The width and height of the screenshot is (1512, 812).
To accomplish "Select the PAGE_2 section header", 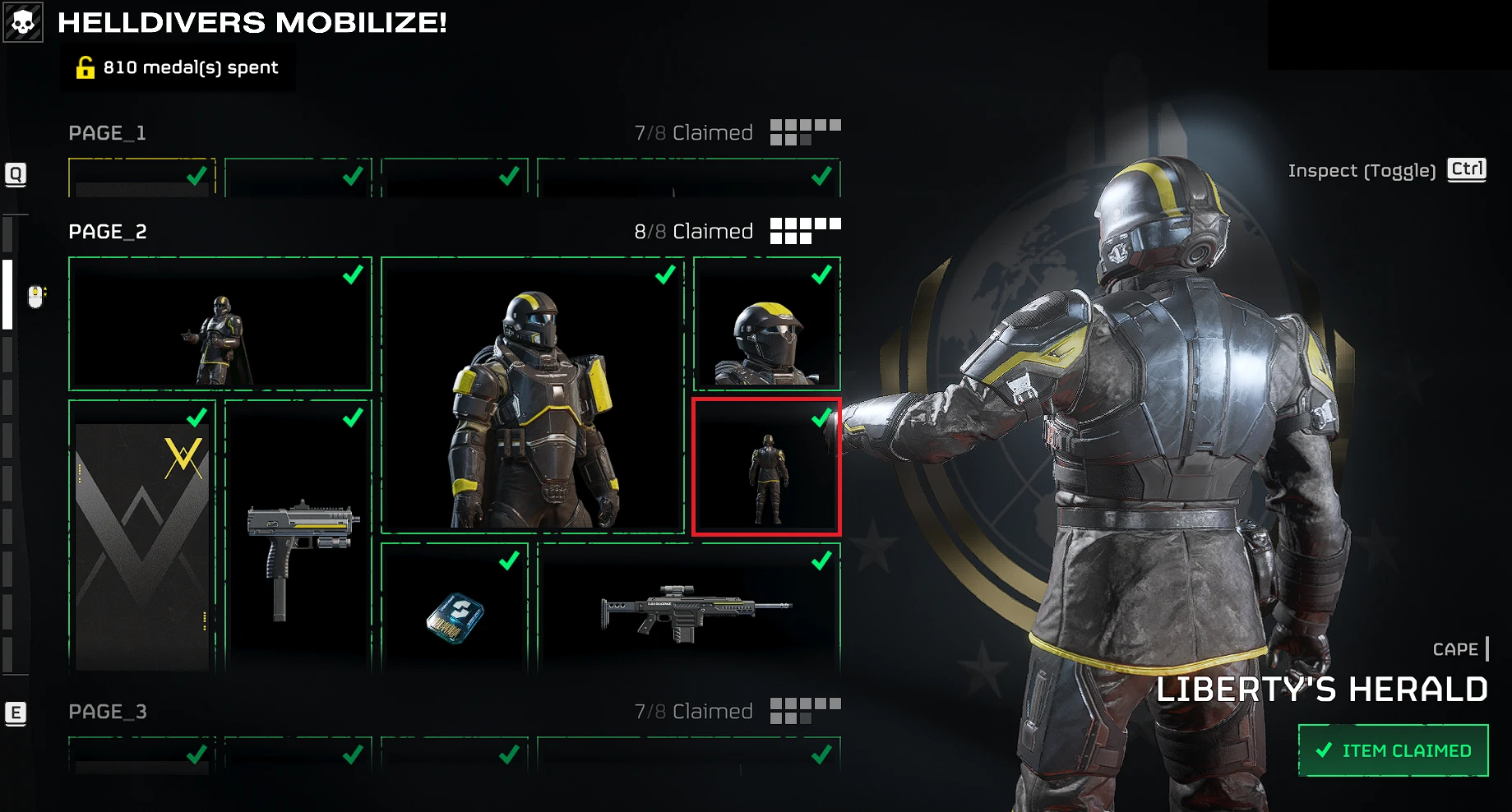I will tap(108, 232).
